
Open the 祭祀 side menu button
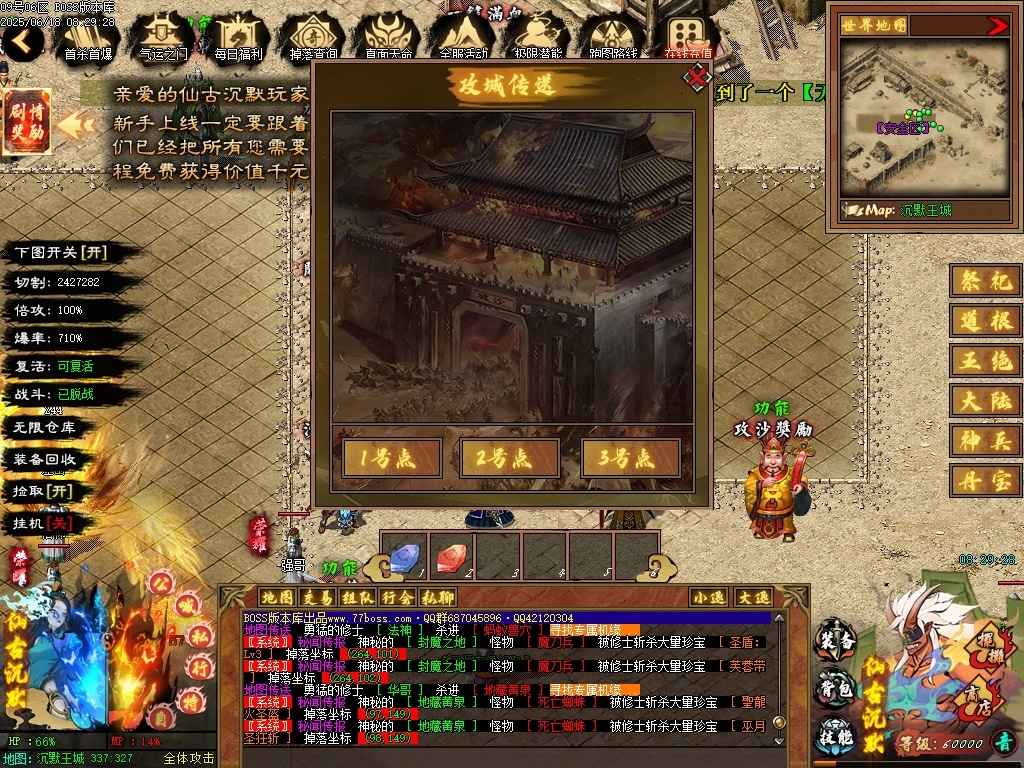(x=986, y=281)
